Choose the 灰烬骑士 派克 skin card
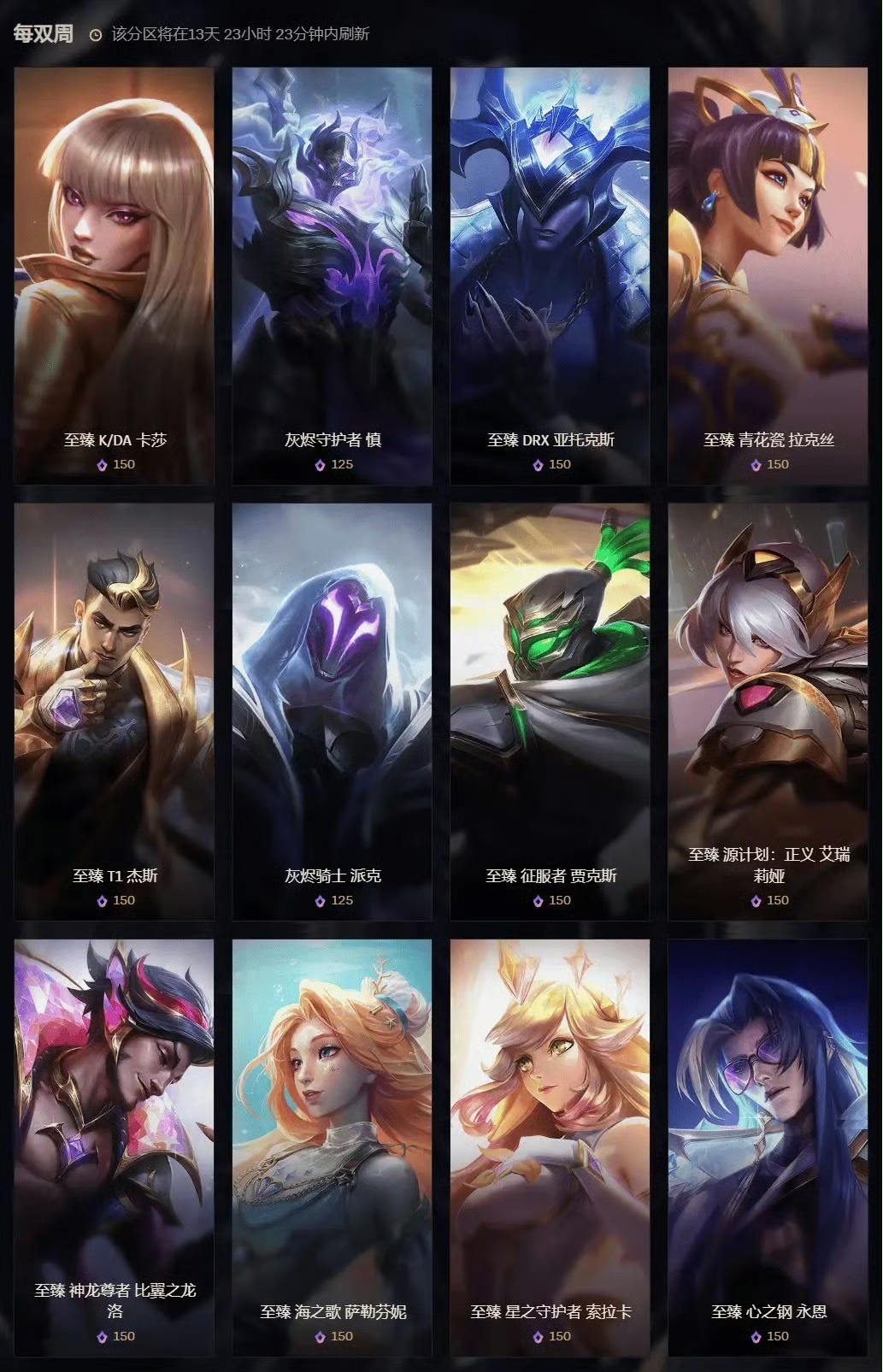This screenshot has width=883, height=1372. click(333, 711)
